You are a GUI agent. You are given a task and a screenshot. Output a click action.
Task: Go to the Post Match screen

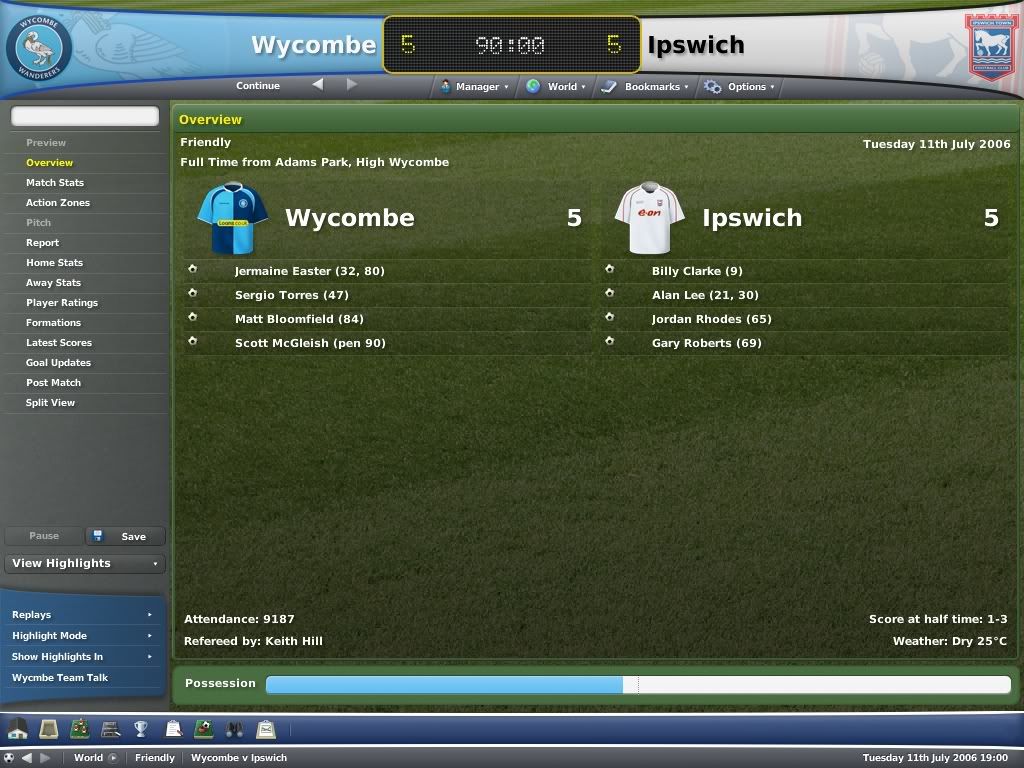tap(53, 383)
